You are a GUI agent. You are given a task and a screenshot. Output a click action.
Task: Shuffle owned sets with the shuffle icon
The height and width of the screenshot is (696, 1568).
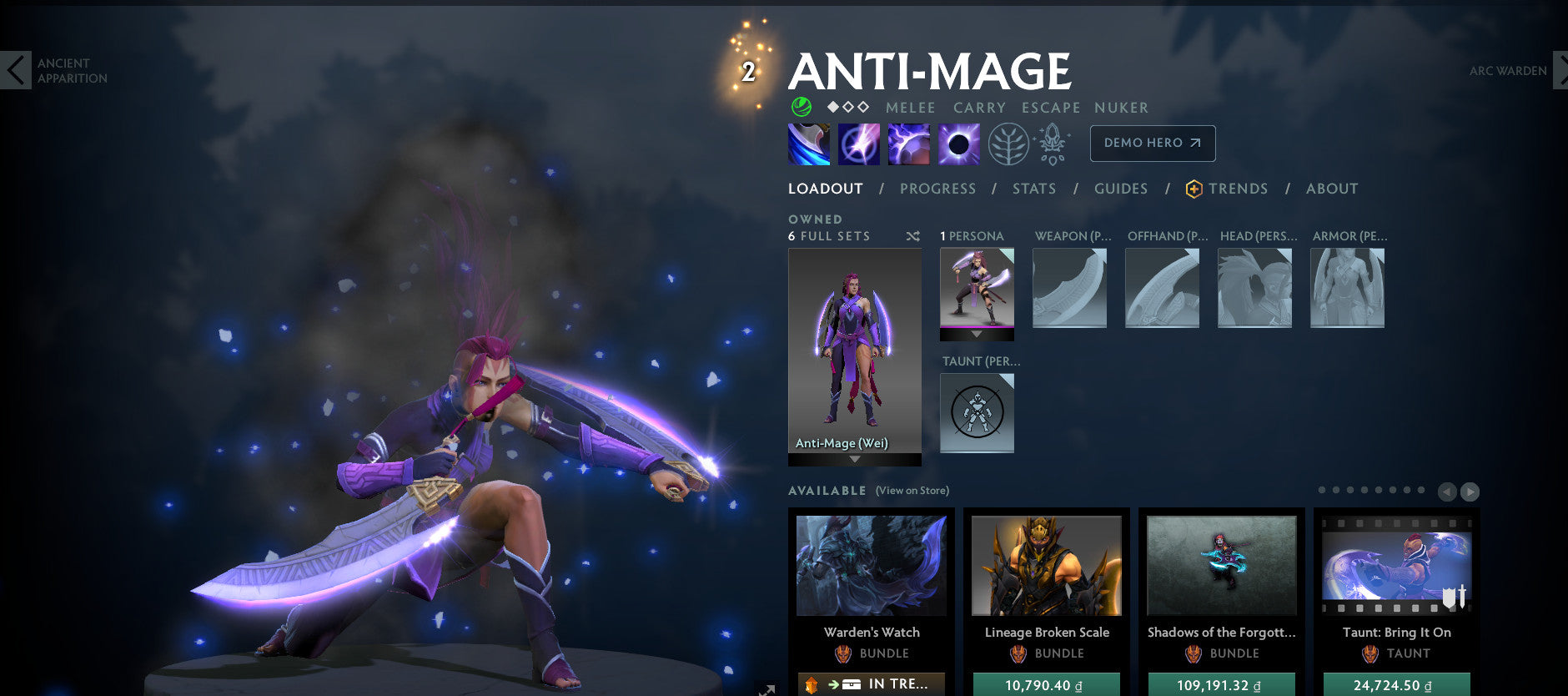coord(912,236)
